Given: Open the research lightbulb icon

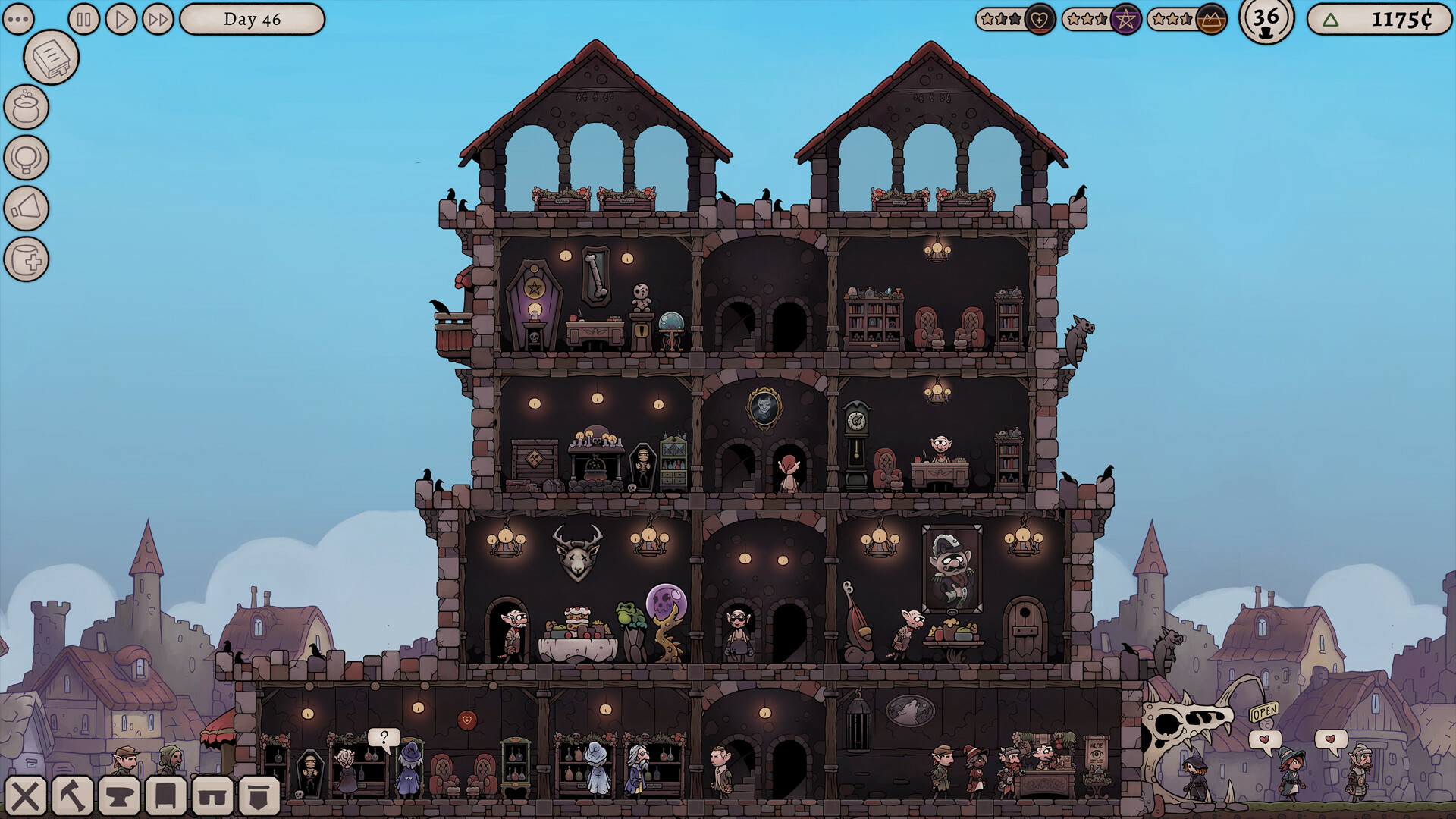Looking at the screenshot, I should pos(27,157).
